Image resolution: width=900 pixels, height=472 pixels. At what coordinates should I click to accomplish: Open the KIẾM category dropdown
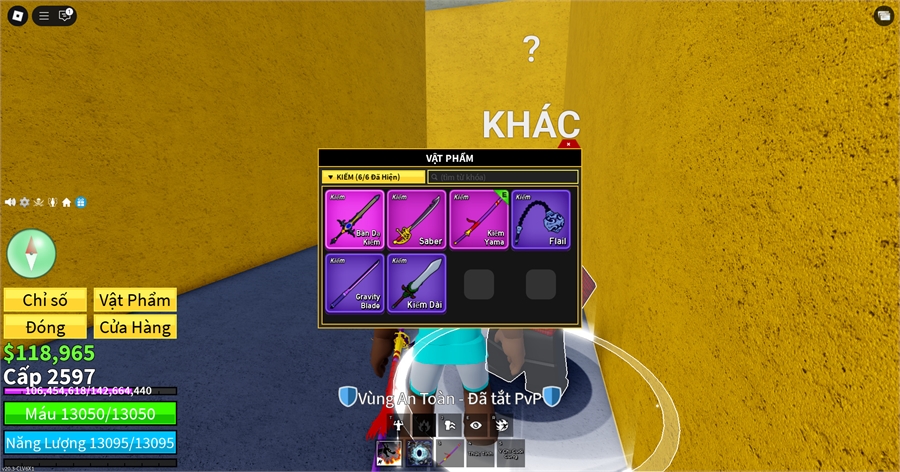pyautogui.click(x=372, y=177)
